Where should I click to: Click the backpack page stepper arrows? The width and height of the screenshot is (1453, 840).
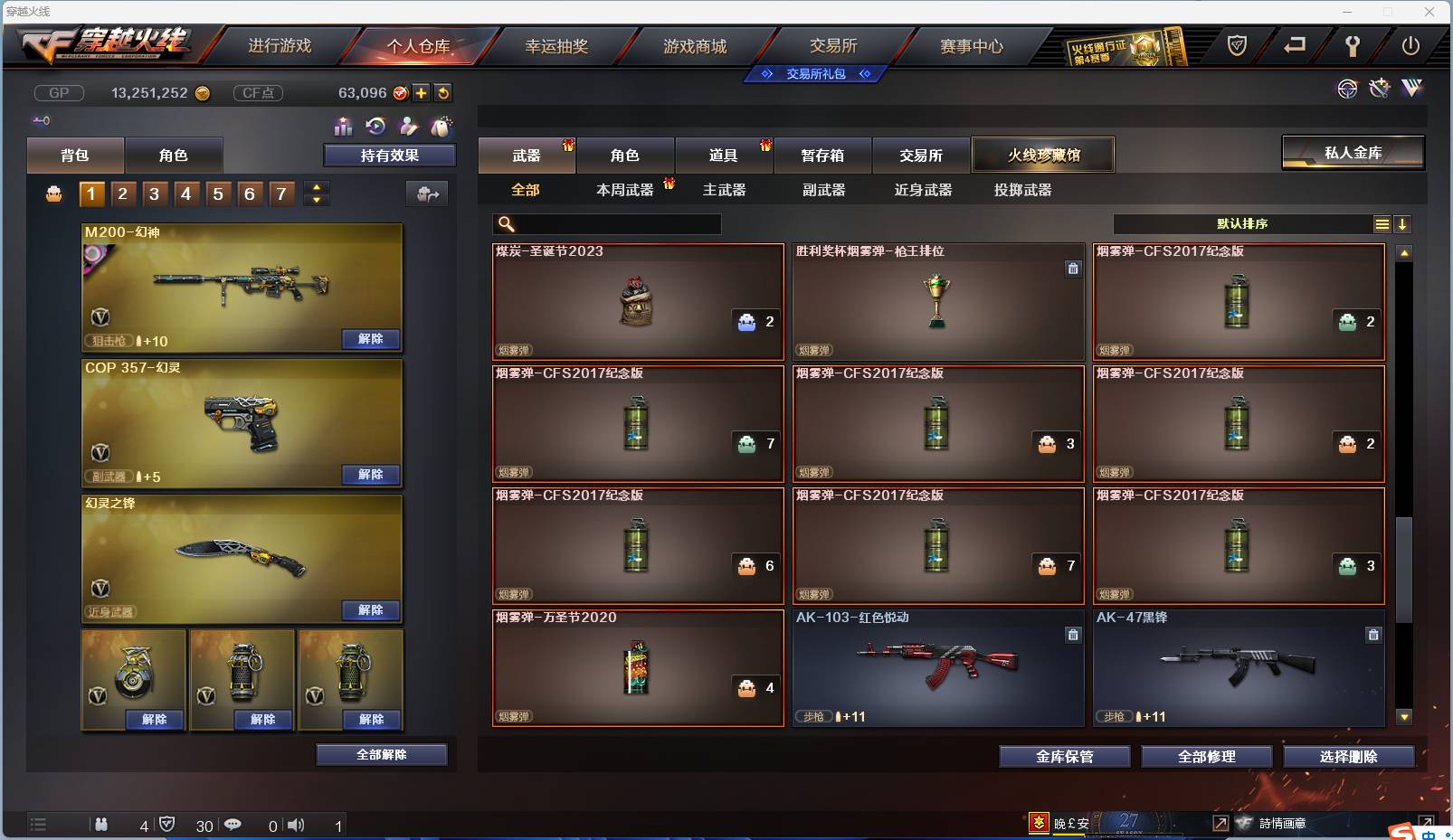316,193
